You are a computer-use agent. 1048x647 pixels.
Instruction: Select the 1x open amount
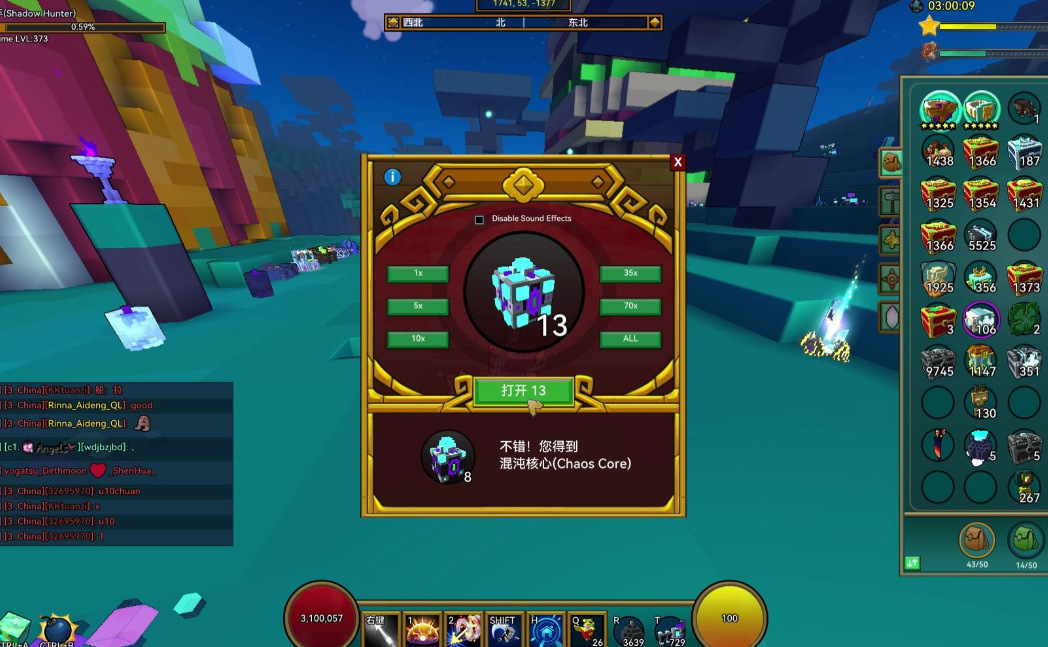(418, 274)
